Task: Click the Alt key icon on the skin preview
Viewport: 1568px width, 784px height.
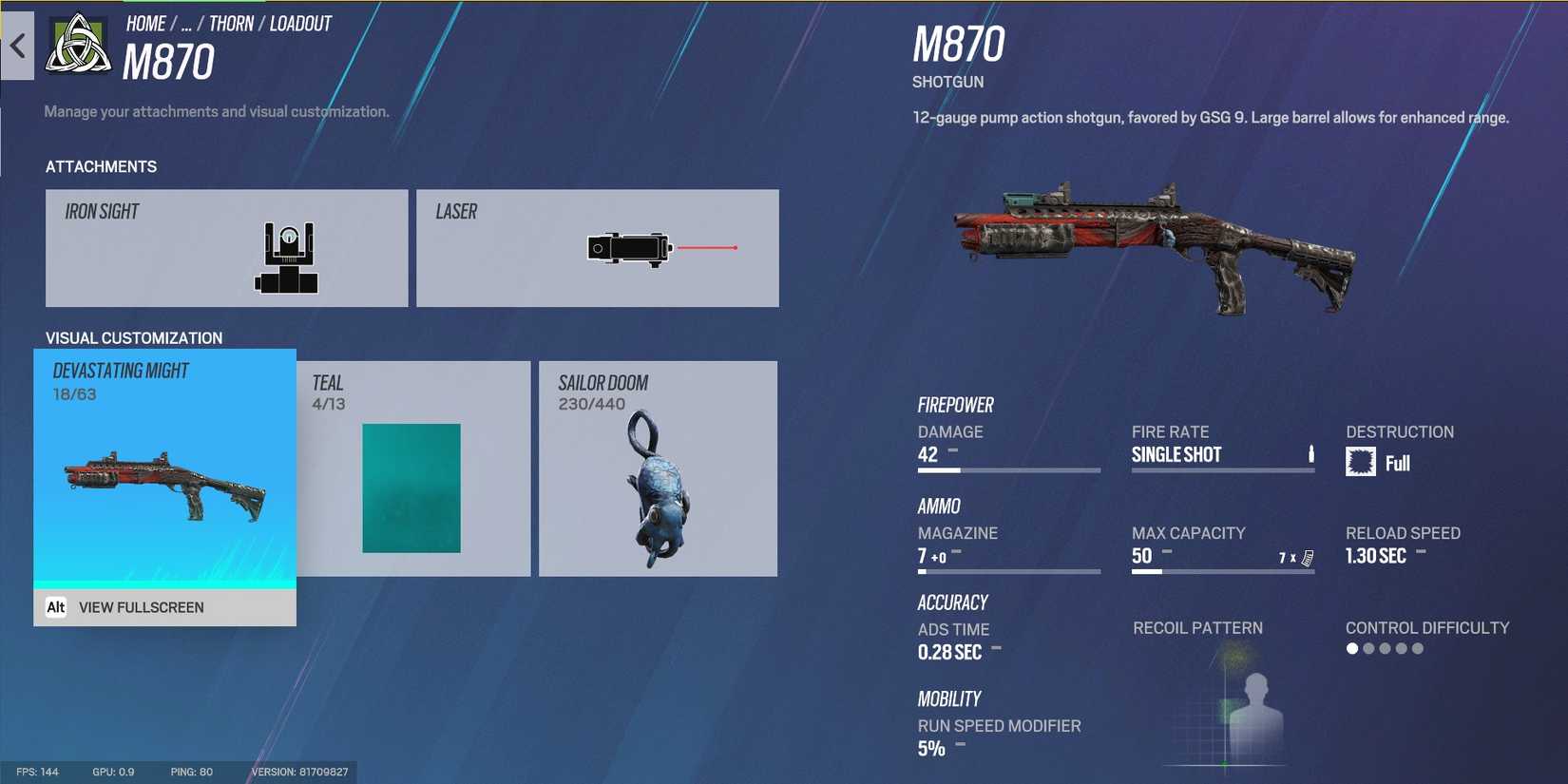Action: click(x=57, y=606)
